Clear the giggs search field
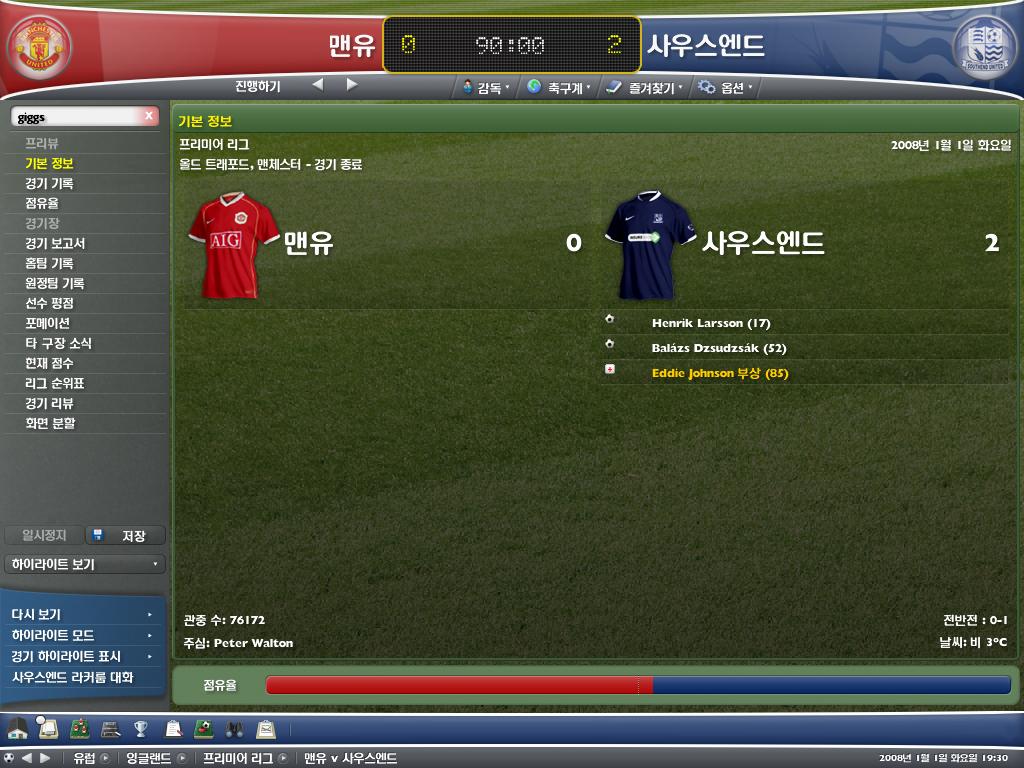 tap(149, 116)
